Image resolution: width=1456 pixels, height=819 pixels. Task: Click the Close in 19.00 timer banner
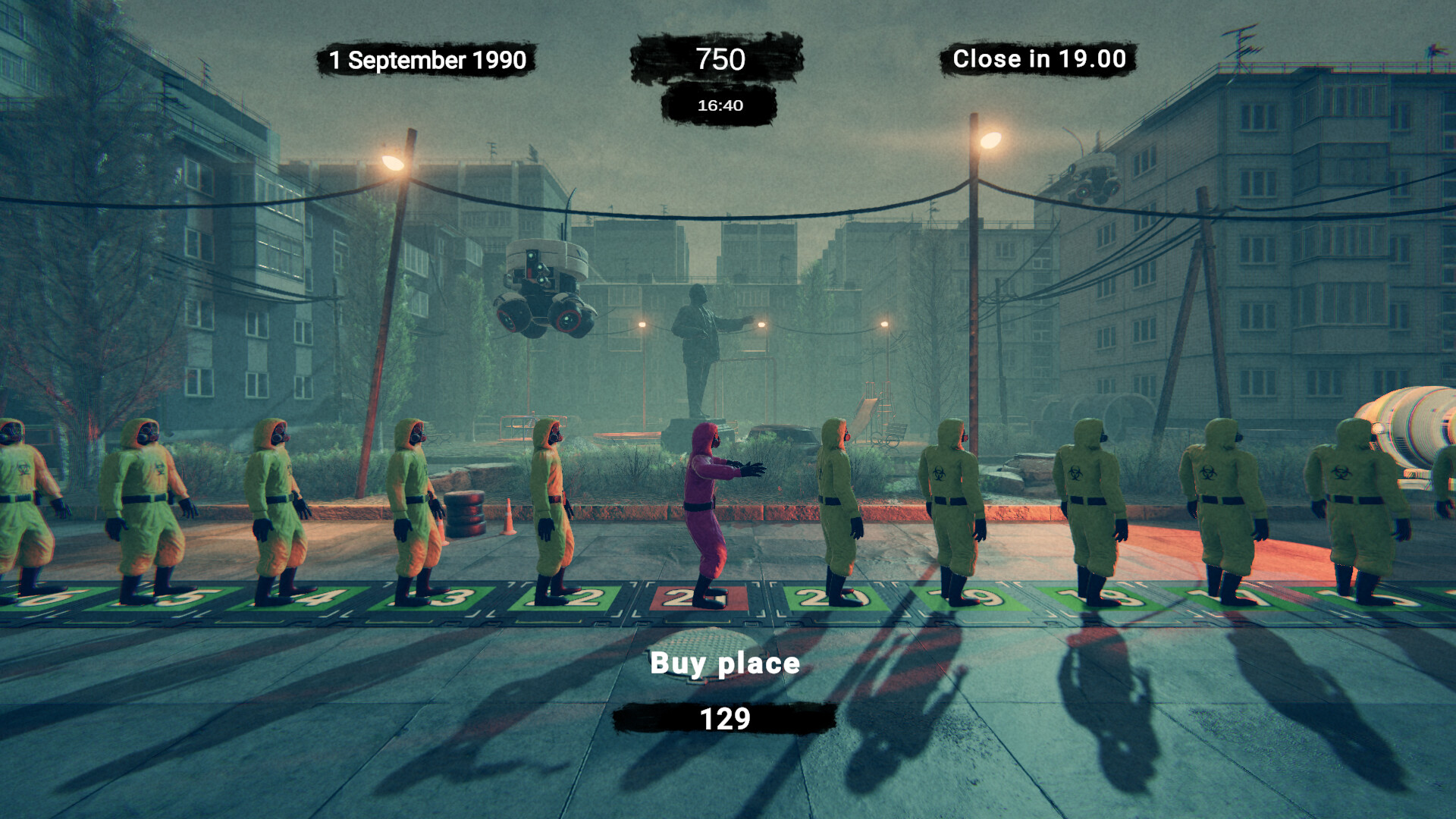[x=1039, y=58]
